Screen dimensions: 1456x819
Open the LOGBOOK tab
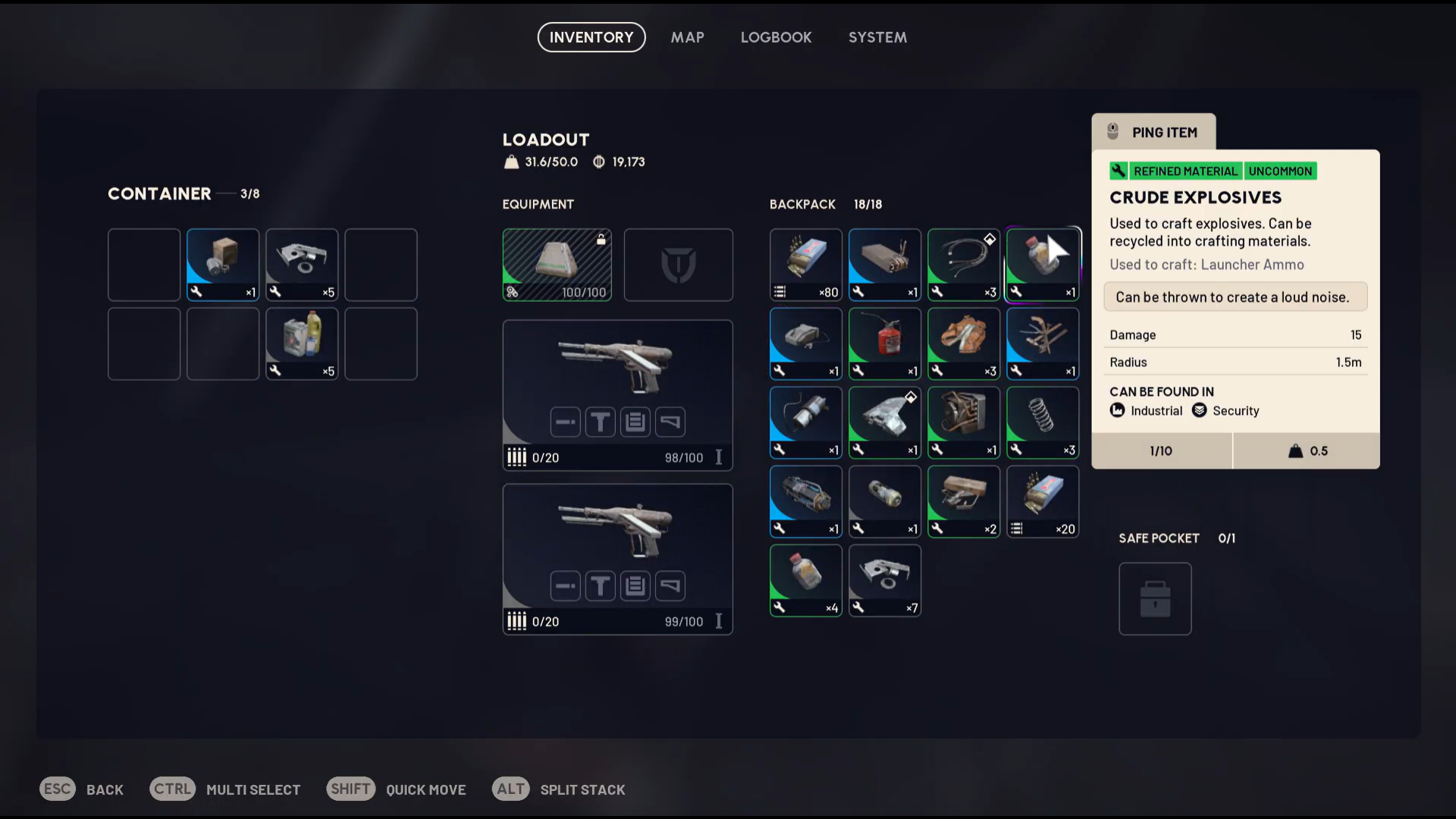pos(776,37)
